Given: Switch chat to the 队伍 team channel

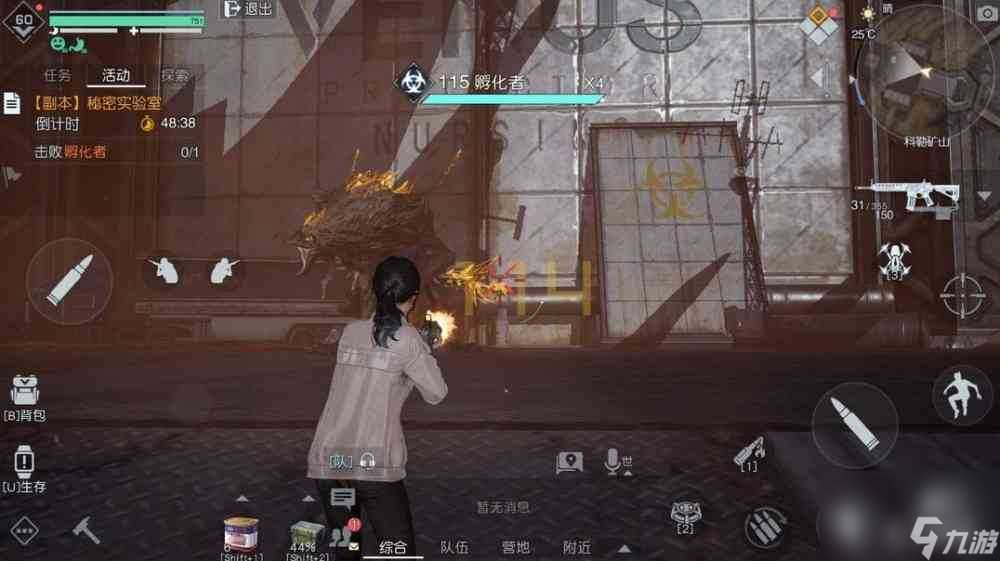Looking at the screenshot, I should [x=454, y=547].
